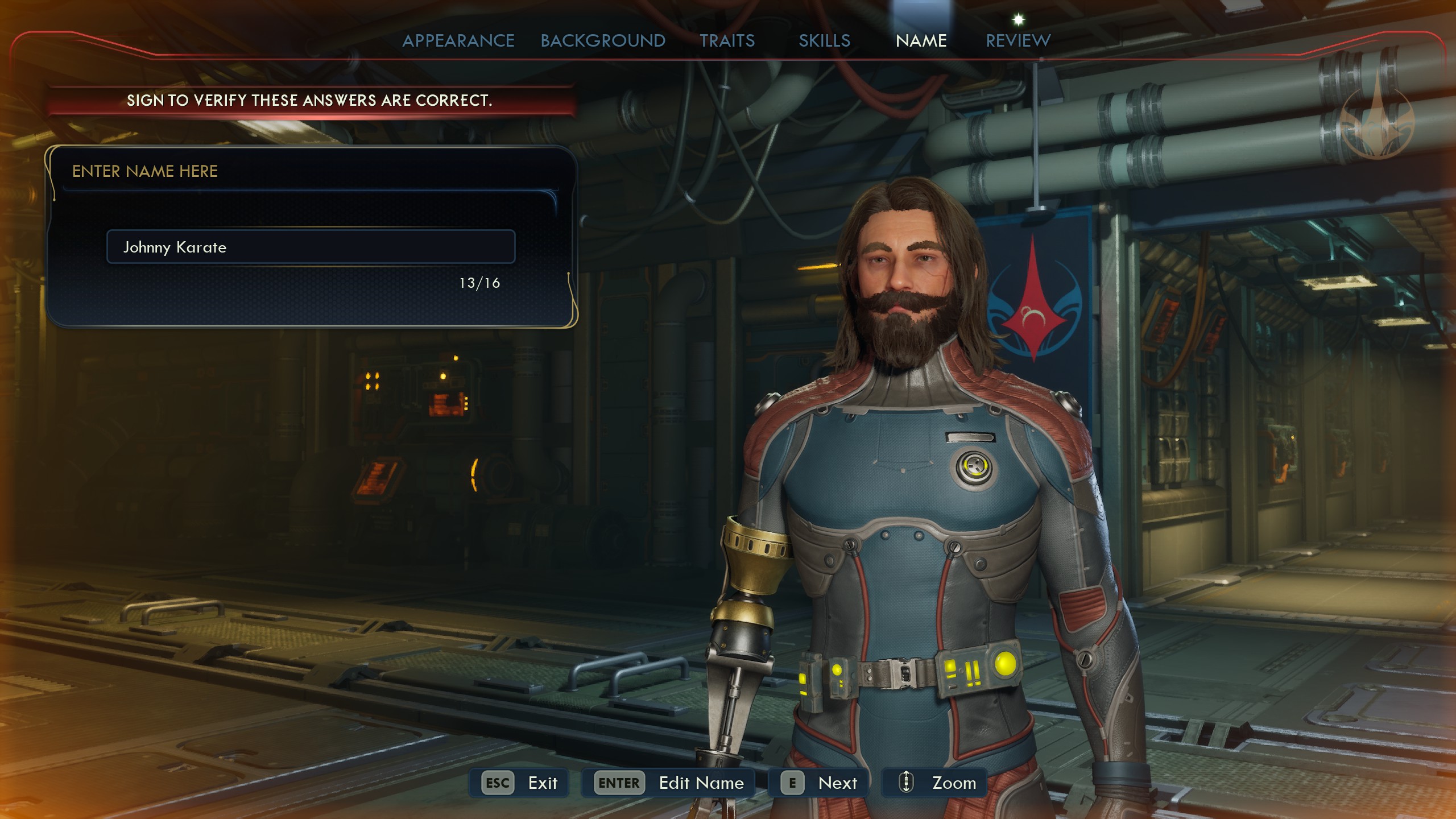This screenshot has height=819, width=1456.
Task: Open the REVIEW tab
Action: point(1017,40)
